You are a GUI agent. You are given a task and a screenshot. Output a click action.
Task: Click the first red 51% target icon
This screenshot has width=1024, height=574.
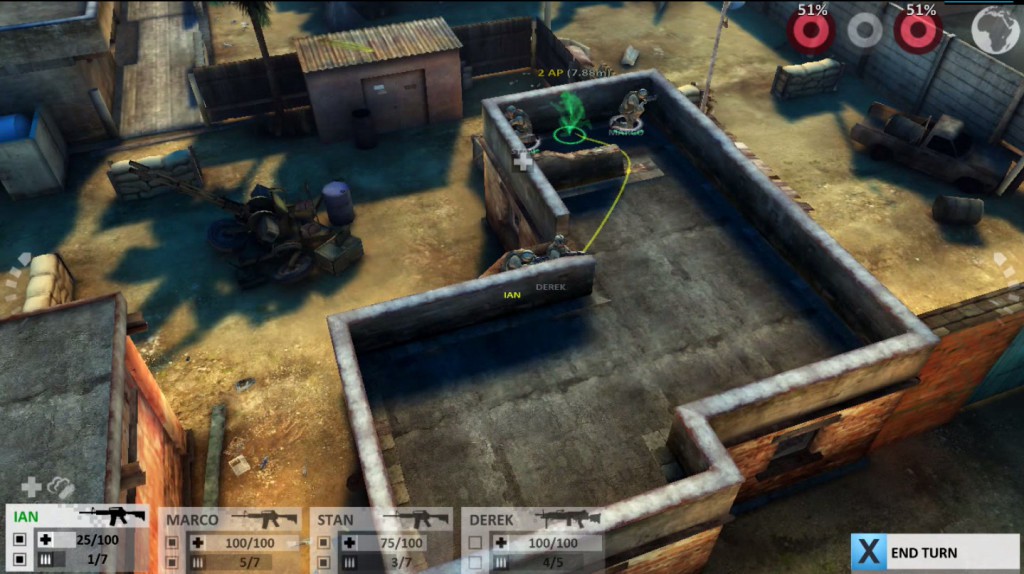pos(811,30)
